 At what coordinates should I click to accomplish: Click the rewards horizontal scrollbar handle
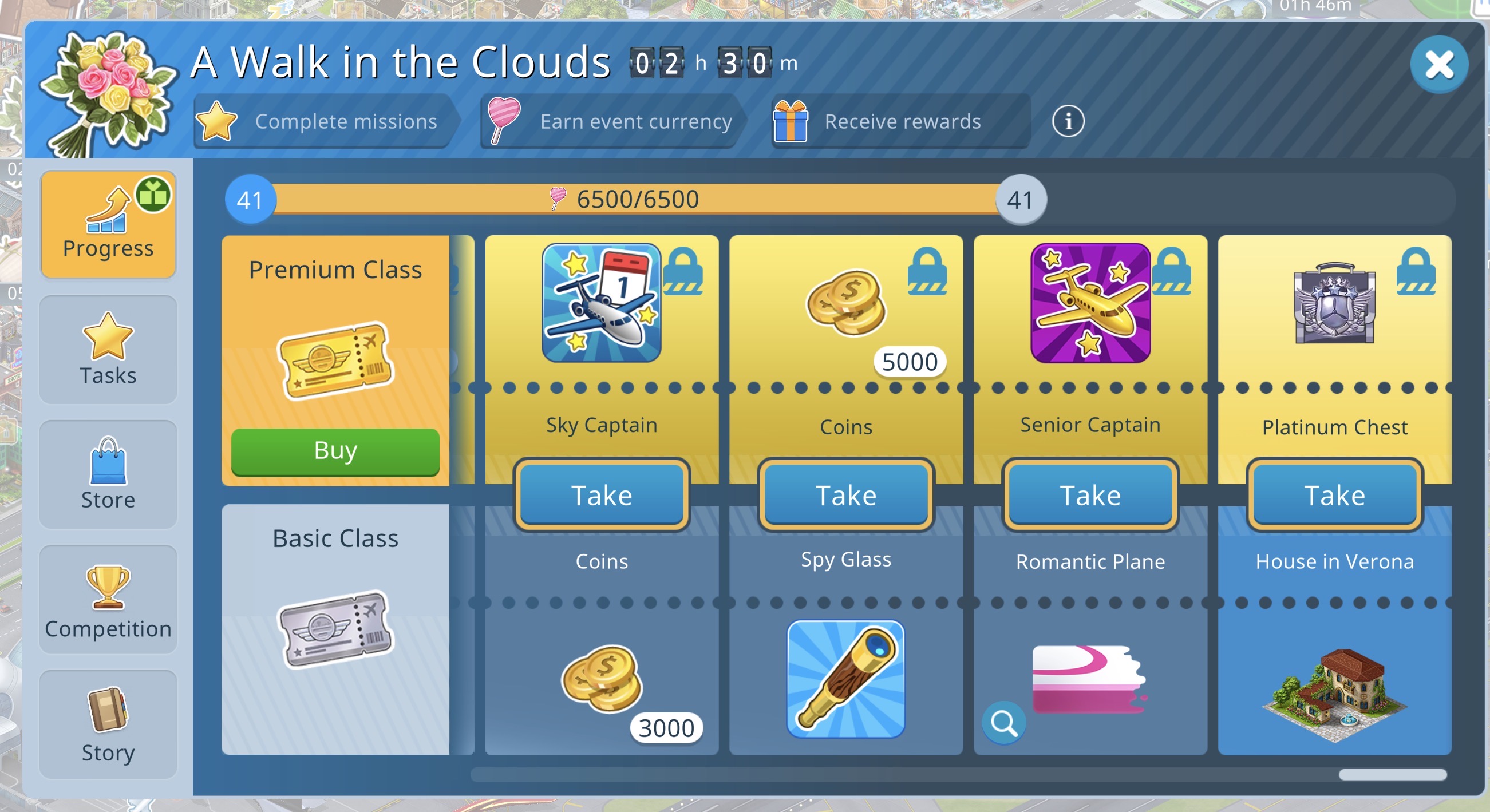pos(1392,775)
